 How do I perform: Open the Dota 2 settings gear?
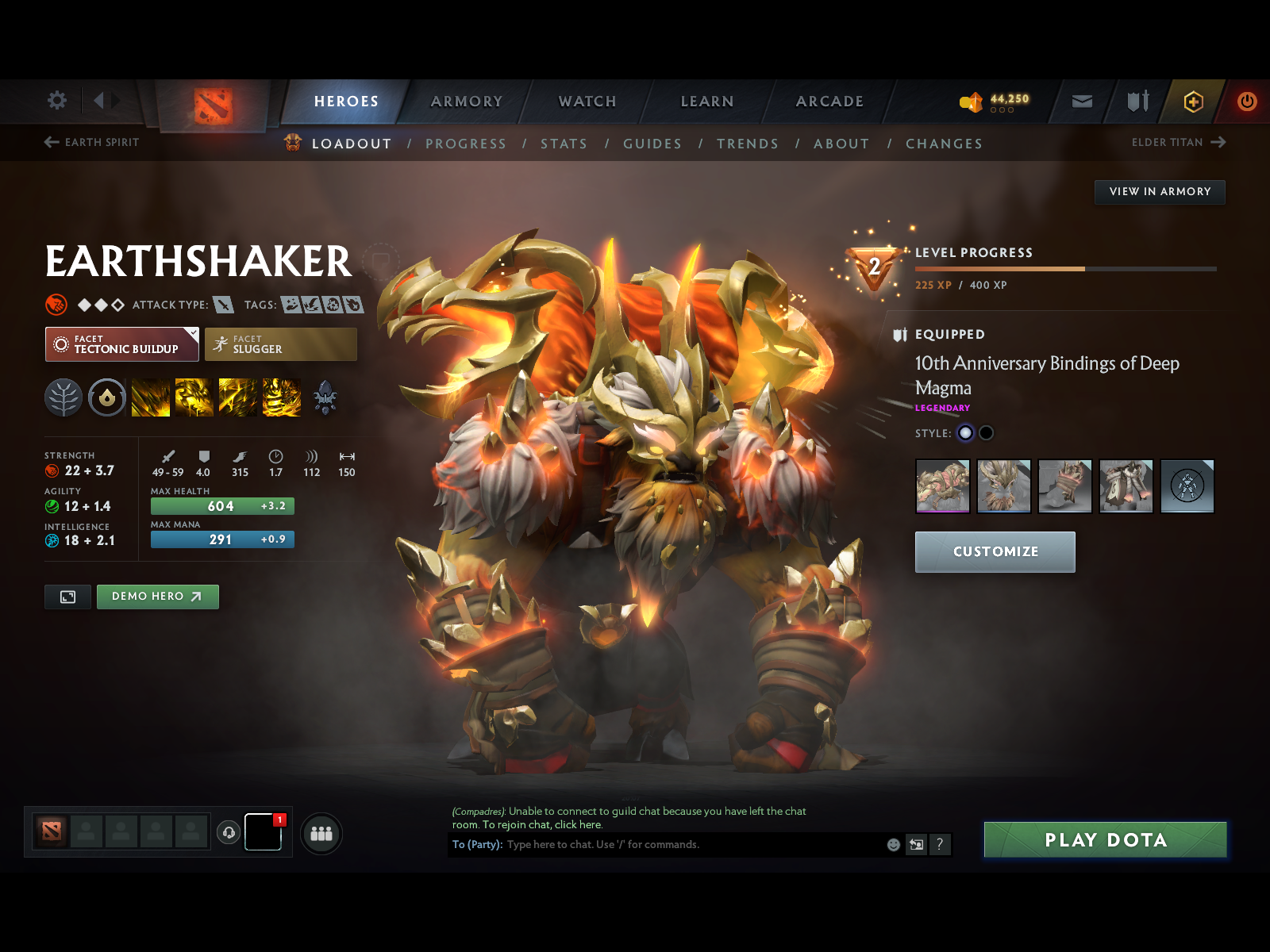click(x=56, y=101)
